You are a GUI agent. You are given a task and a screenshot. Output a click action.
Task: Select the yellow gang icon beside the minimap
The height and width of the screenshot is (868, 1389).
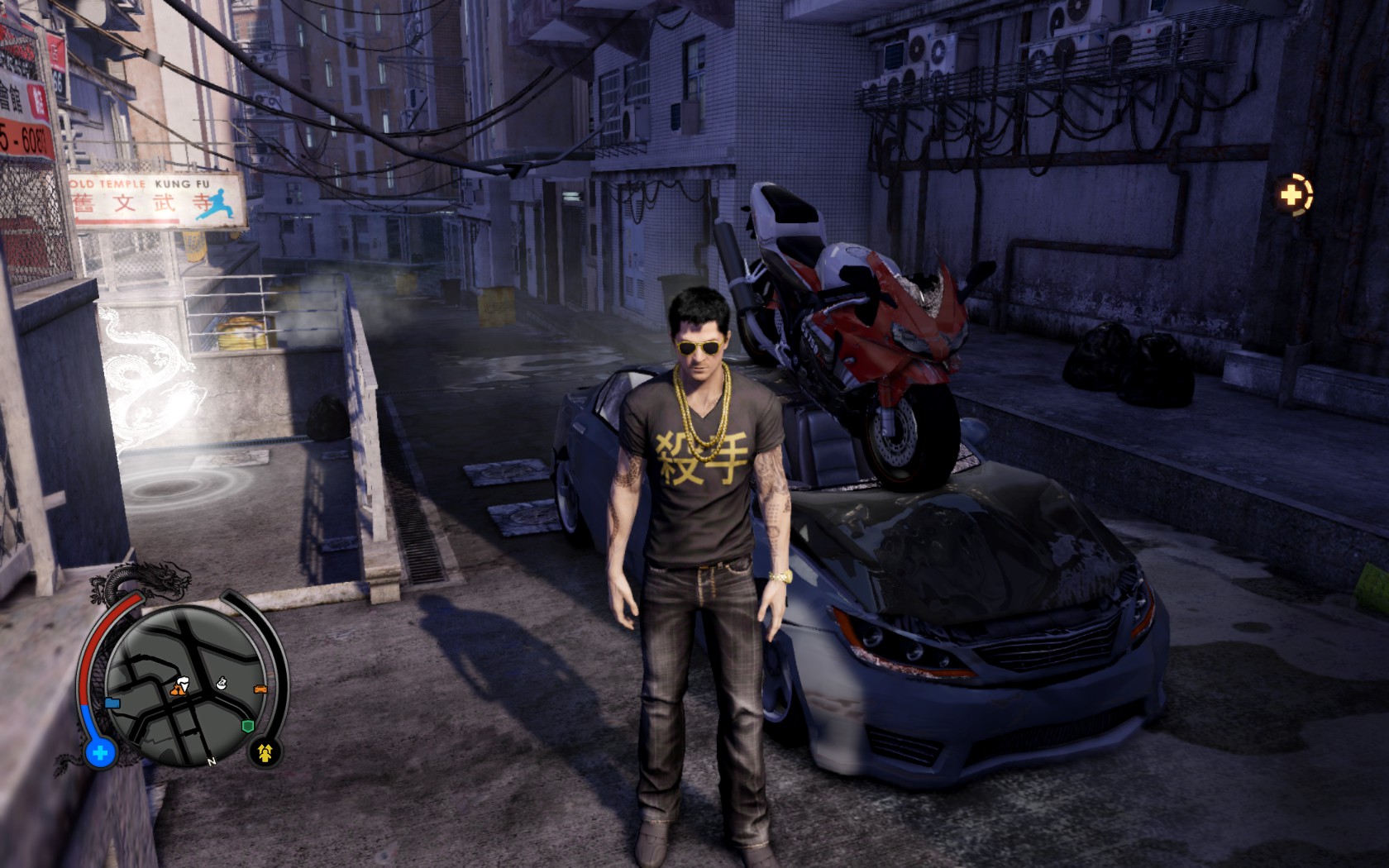[x=265, y=753]
